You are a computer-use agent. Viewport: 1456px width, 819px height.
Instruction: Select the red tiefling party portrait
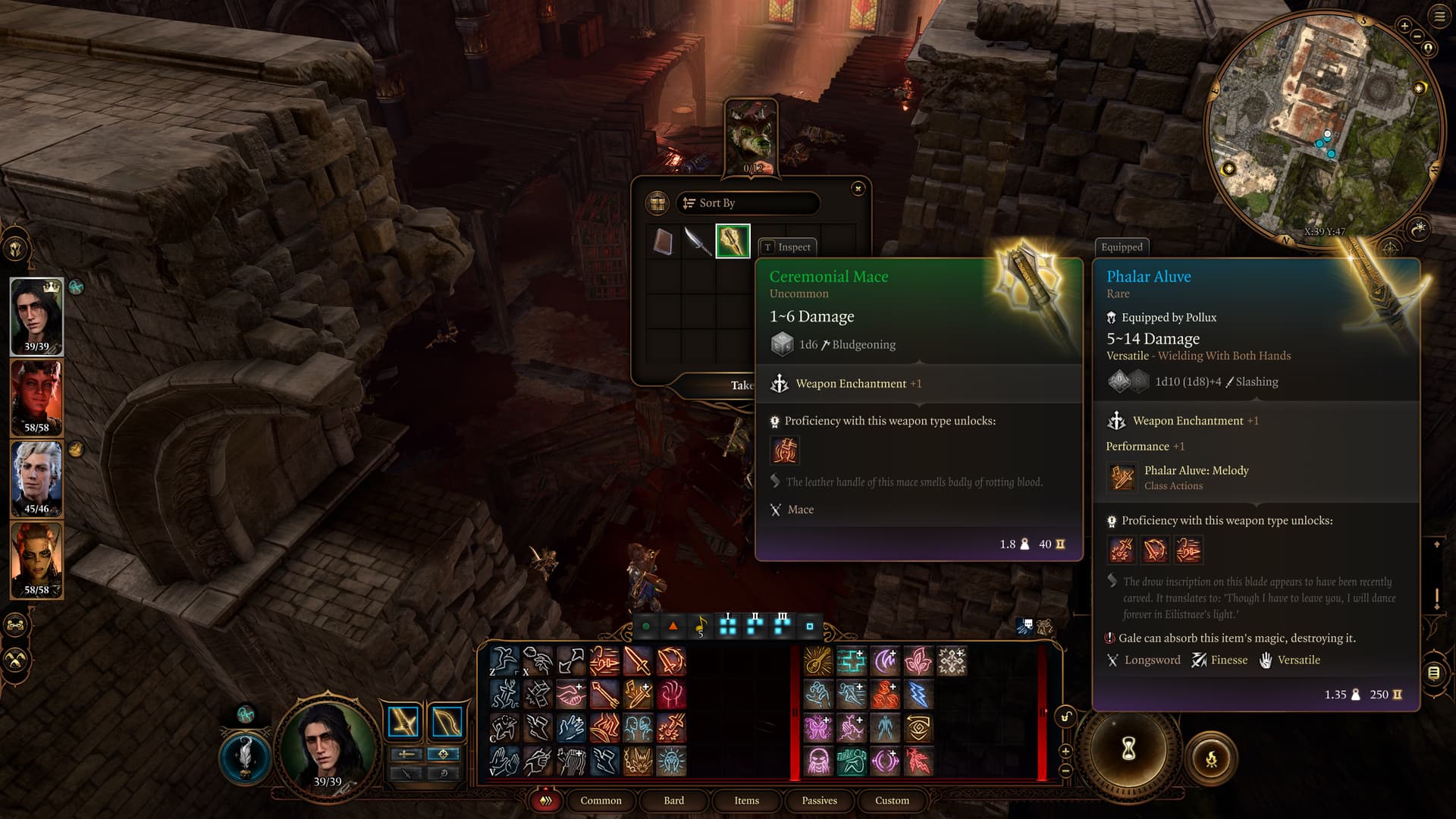coord(36,397)
